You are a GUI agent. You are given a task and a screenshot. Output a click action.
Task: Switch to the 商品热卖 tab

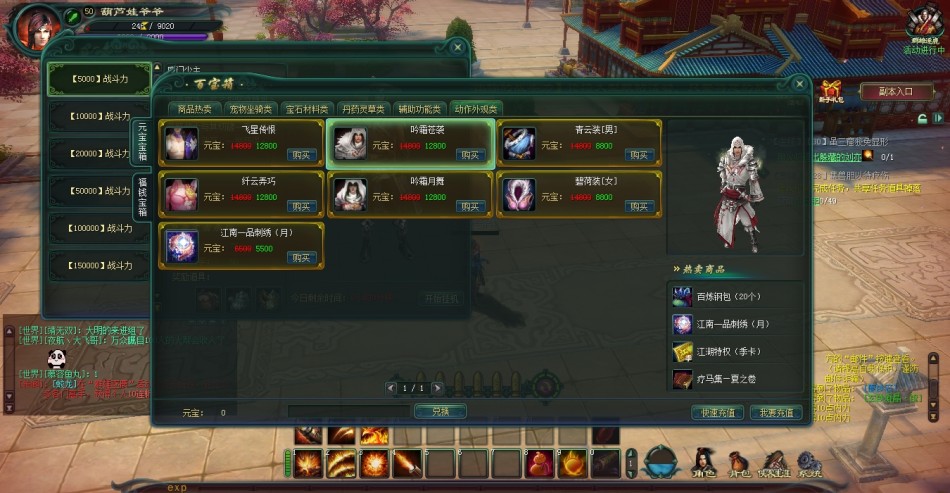tap(194, 108)
